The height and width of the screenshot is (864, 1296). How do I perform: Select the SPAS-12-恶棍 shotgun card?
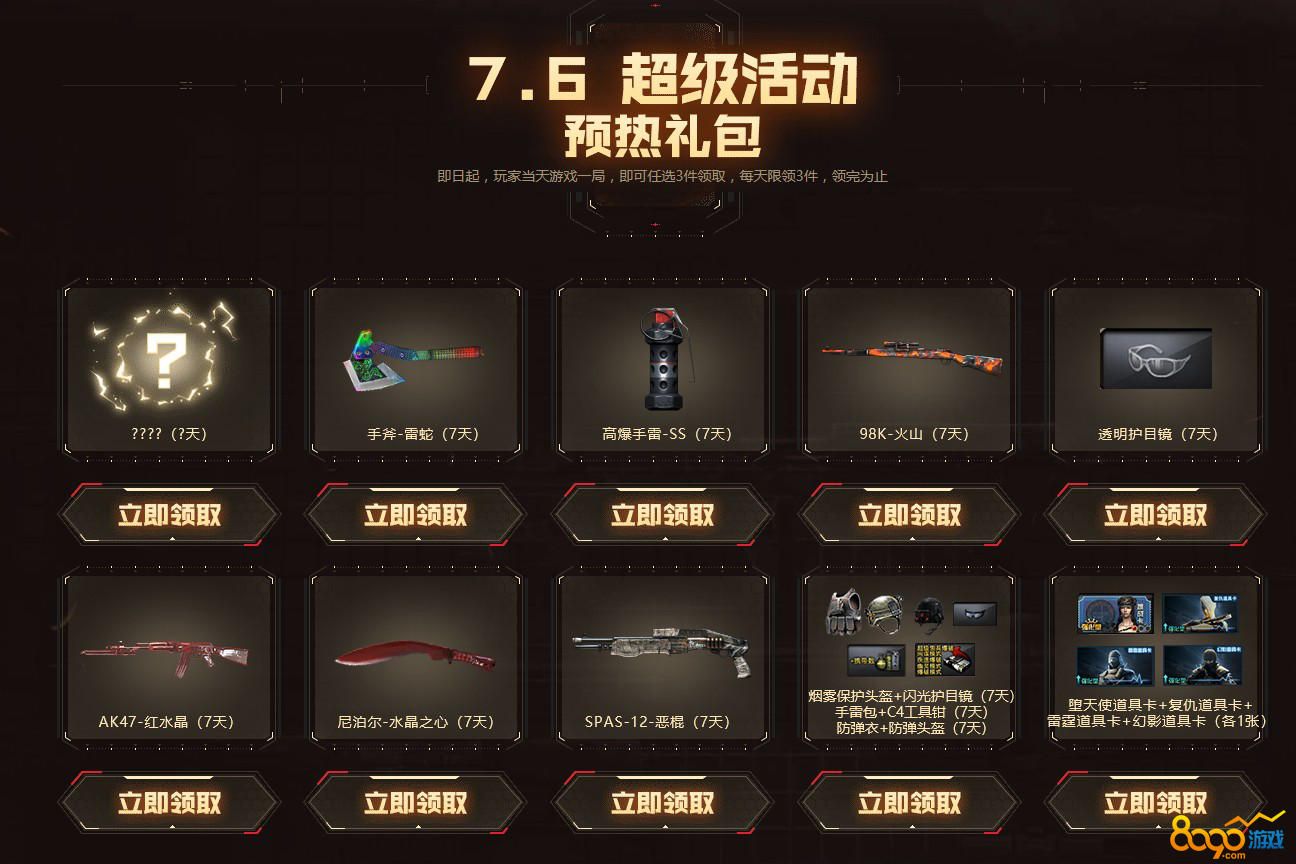tap(662, 653)
